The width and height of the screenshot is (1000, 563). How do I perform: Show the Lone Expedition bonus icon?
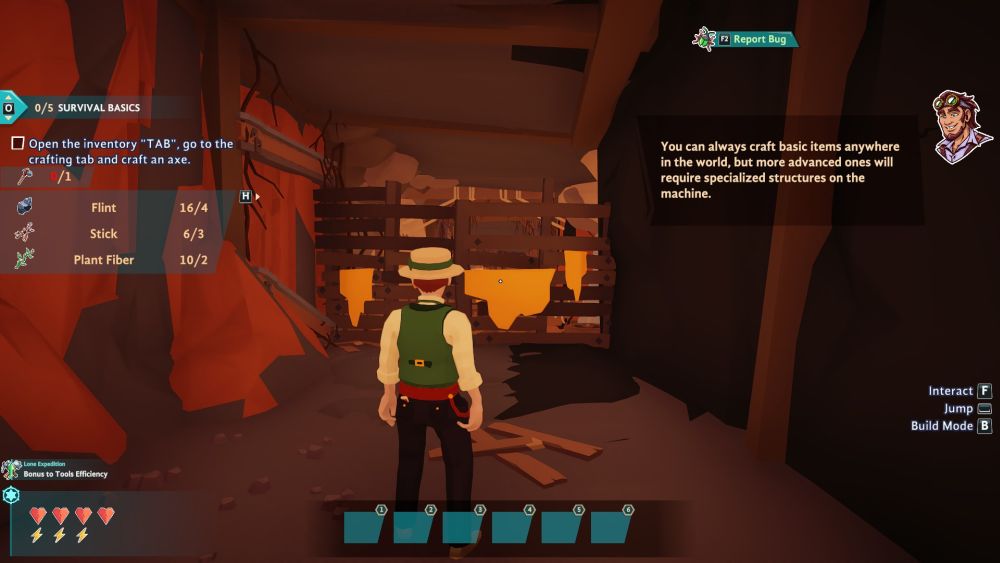(x=11, y=469)
